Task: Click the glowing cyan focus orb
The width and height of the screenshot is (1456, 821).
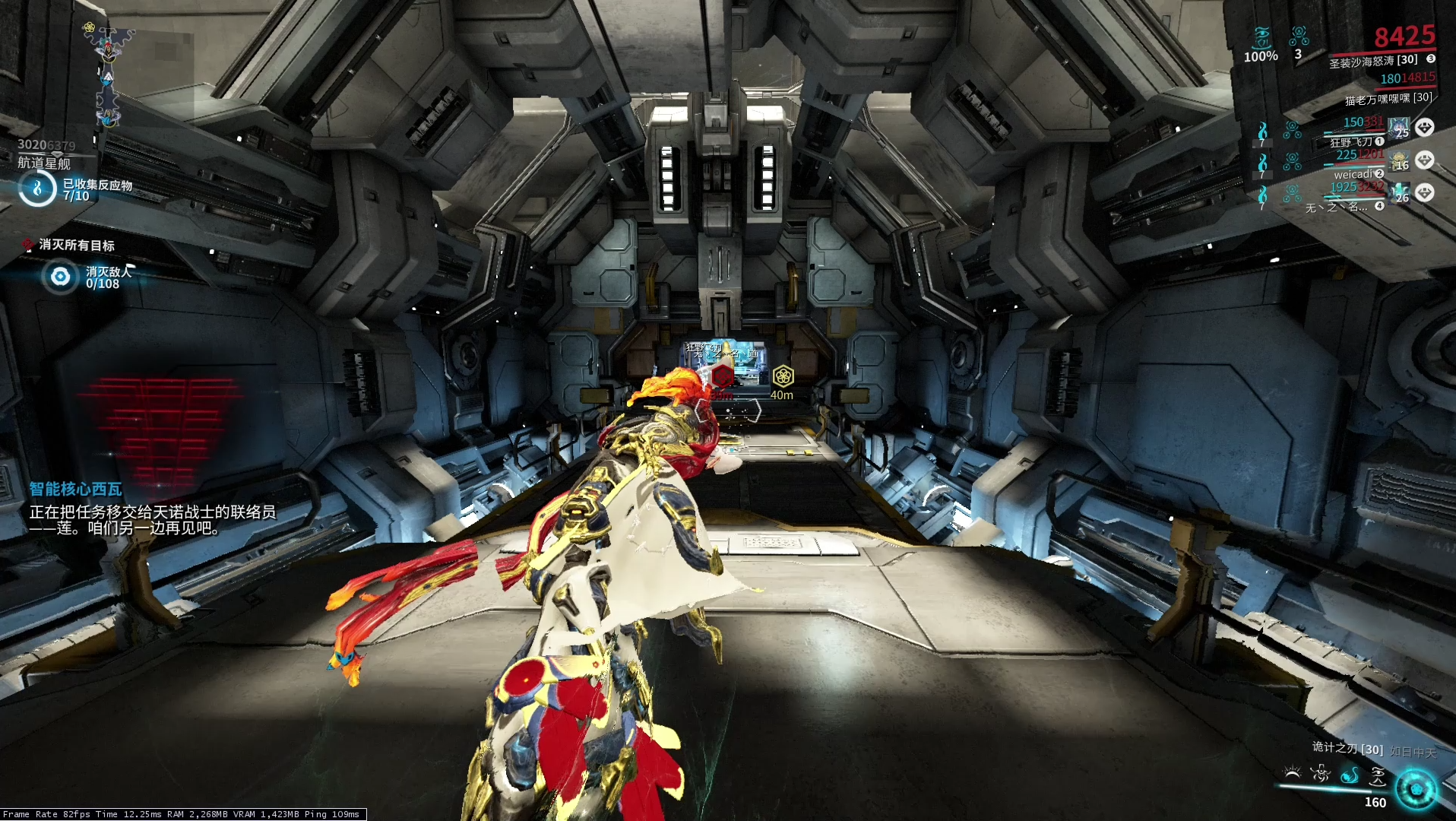Action: (1416, 789)
